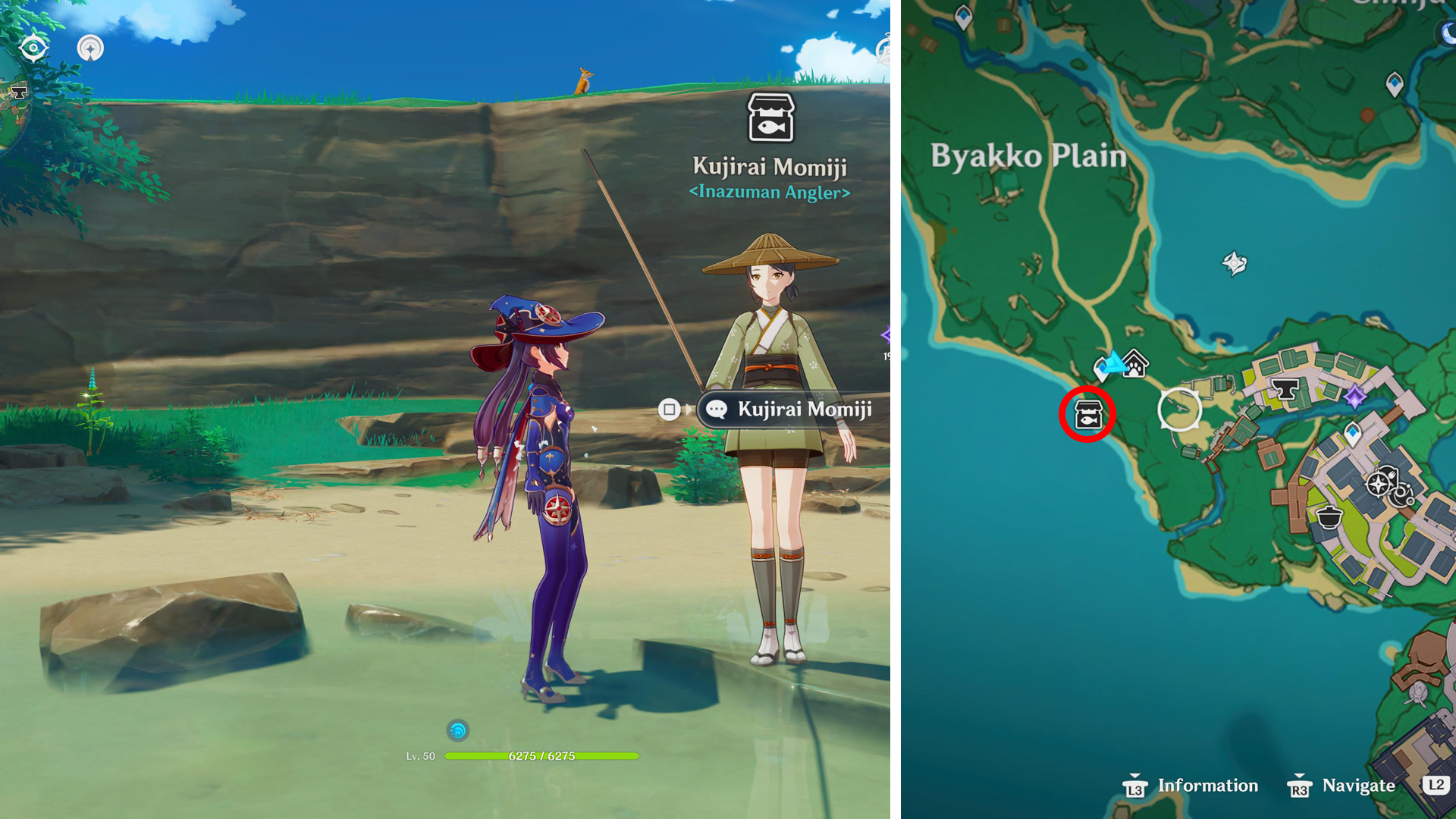This screenshot has width=1456, height=819.
Task: Select the white player position circle on the map
Action: [1179, 409]
